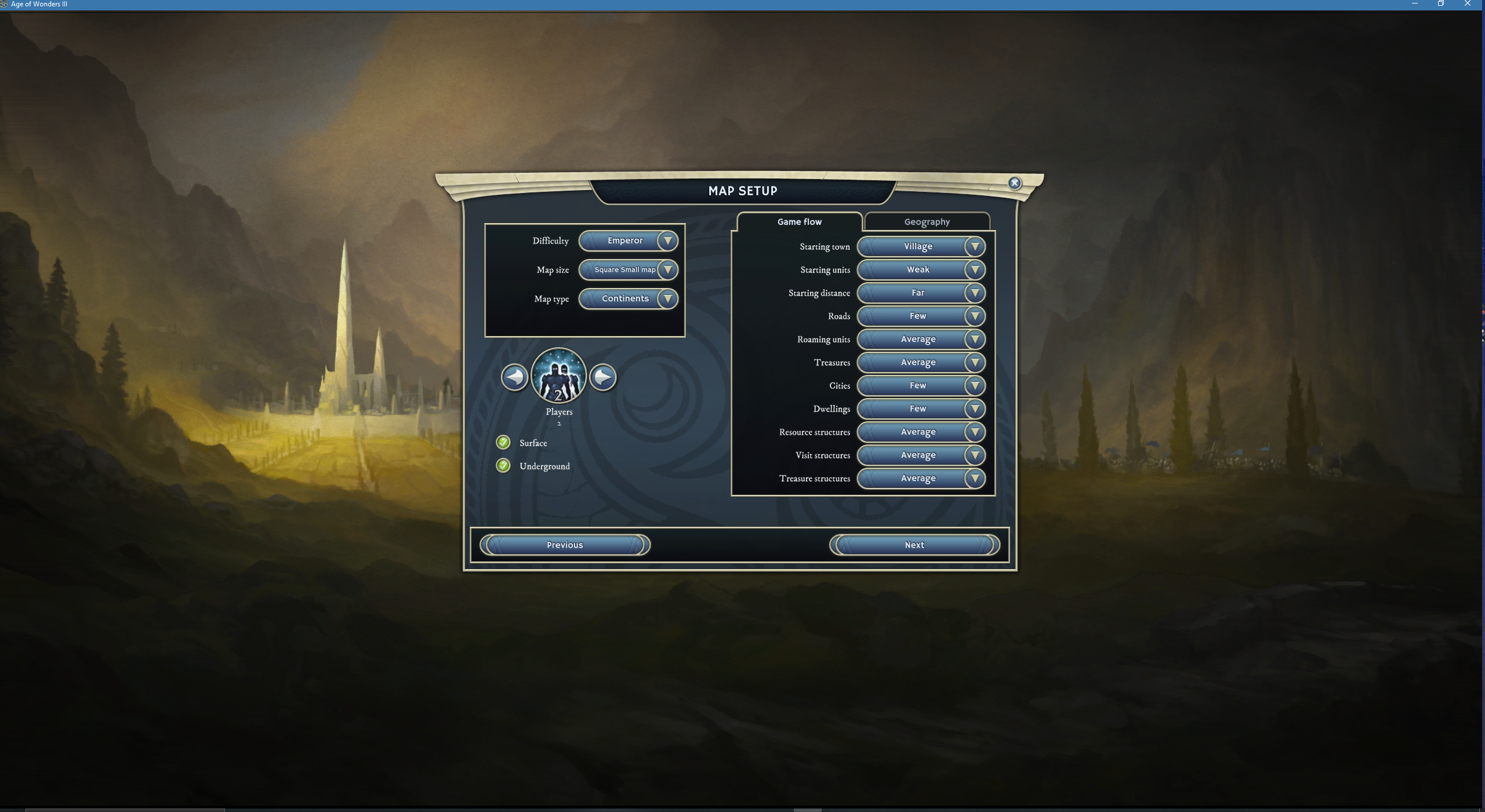1485x812 pixels.
Task: Open the Roaming units dropdown
Action: 921,339
